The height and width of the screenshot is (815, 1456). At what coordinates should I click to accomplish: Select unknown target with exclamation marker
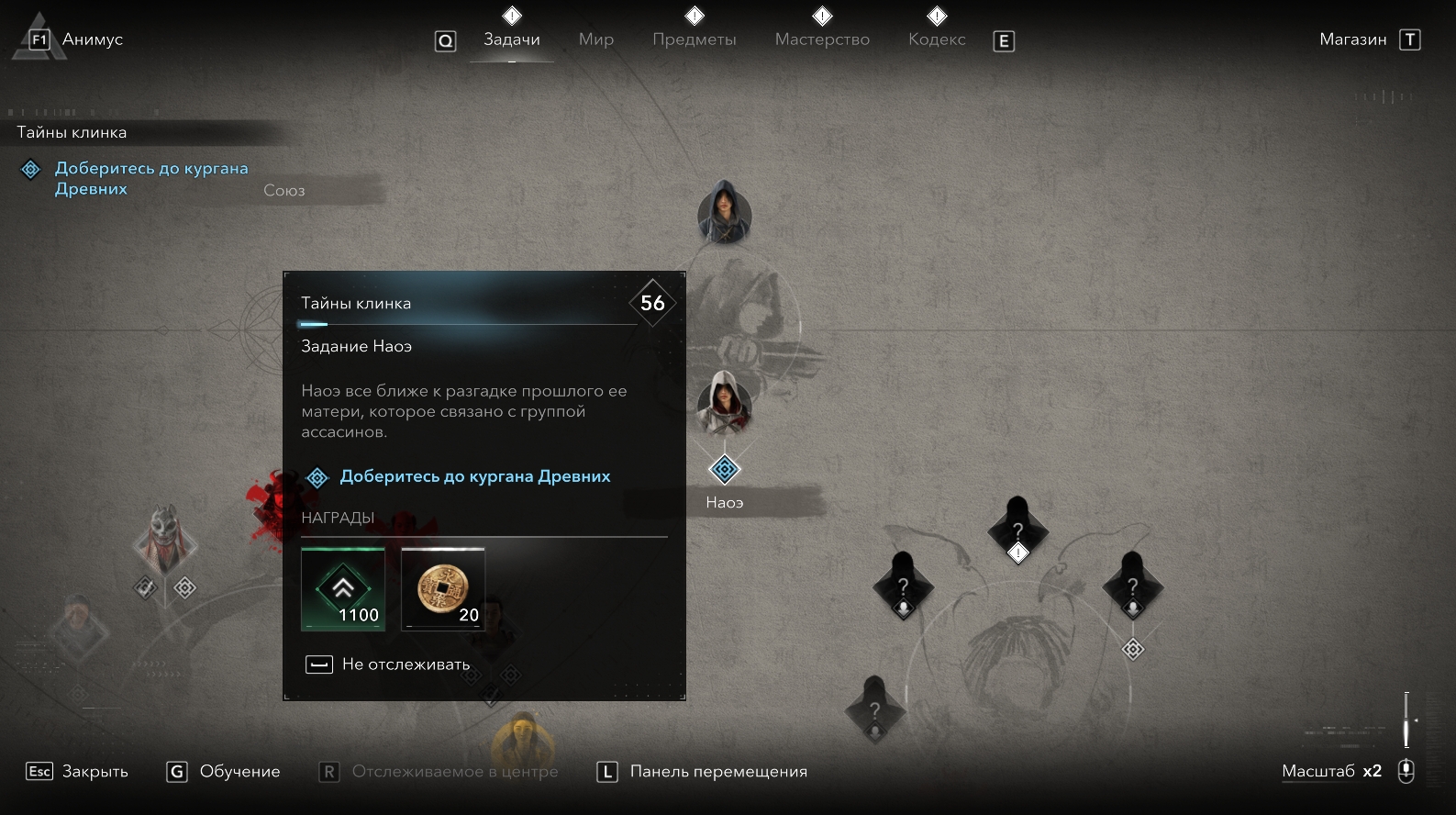point(1017,531)
